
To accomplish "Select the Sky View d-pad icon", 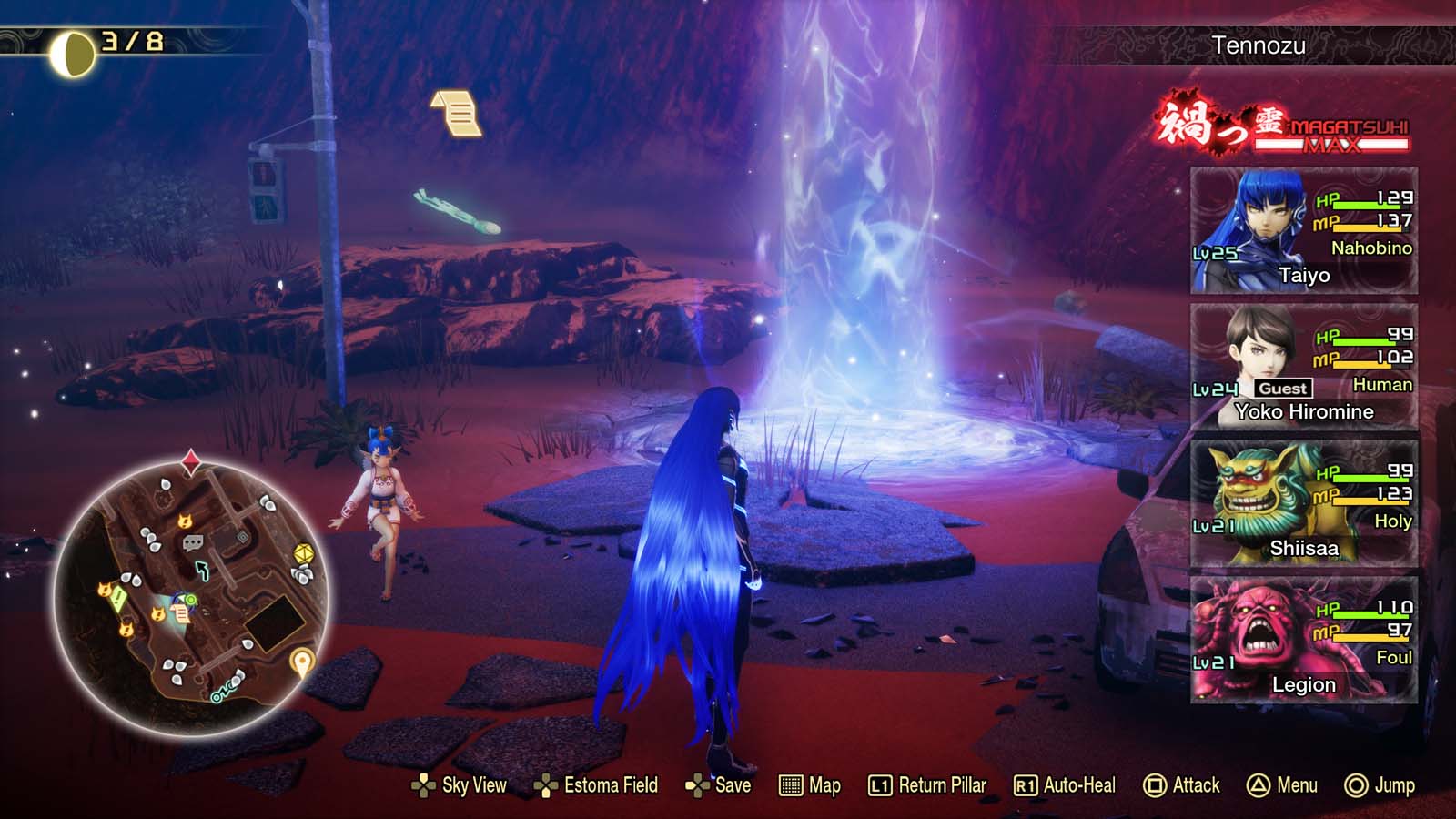I will pos(421,784).
